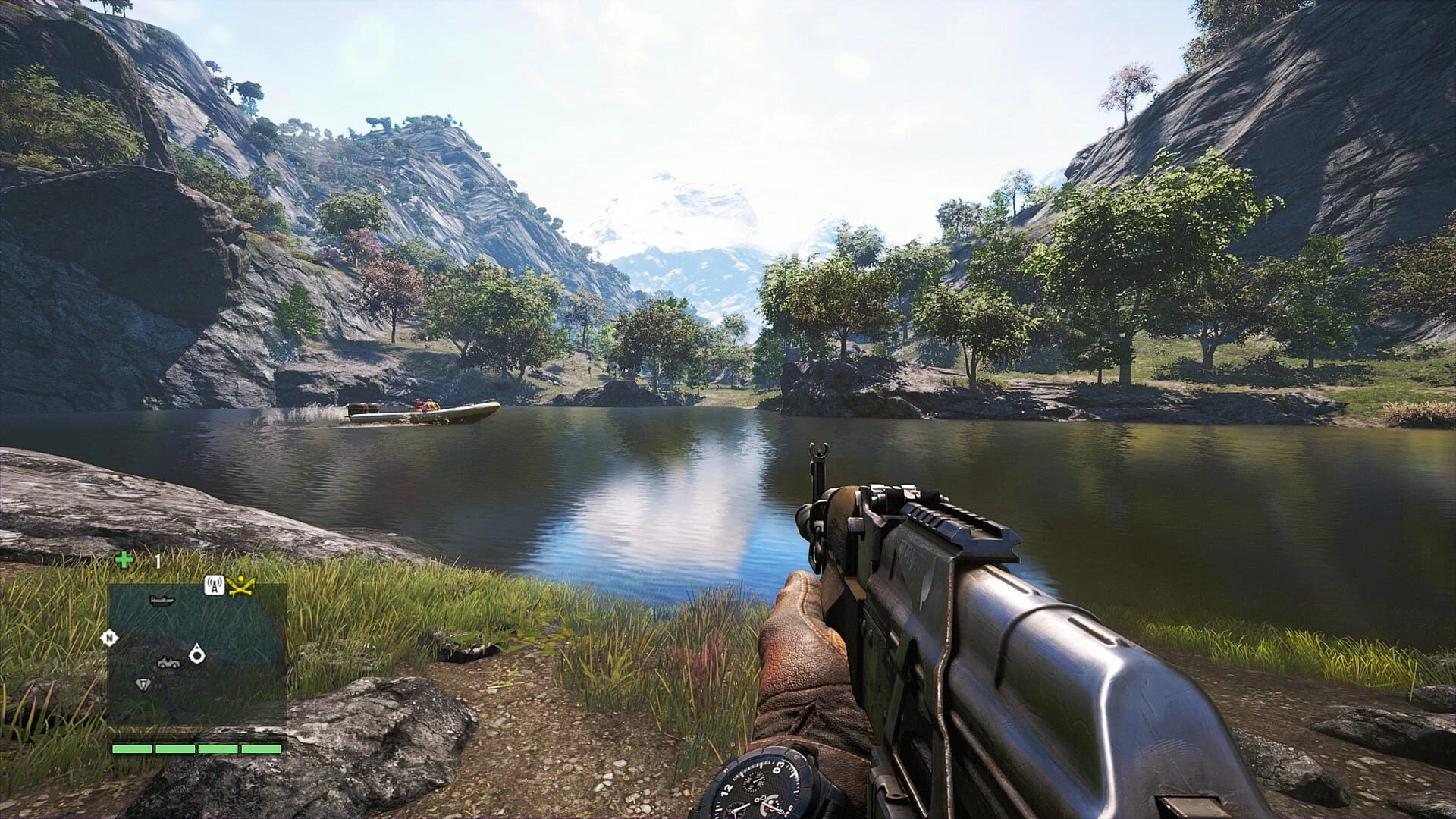Click the car icon on the minimap
1456x819 pixels.
pyautogui.click(x=168, y=662)
